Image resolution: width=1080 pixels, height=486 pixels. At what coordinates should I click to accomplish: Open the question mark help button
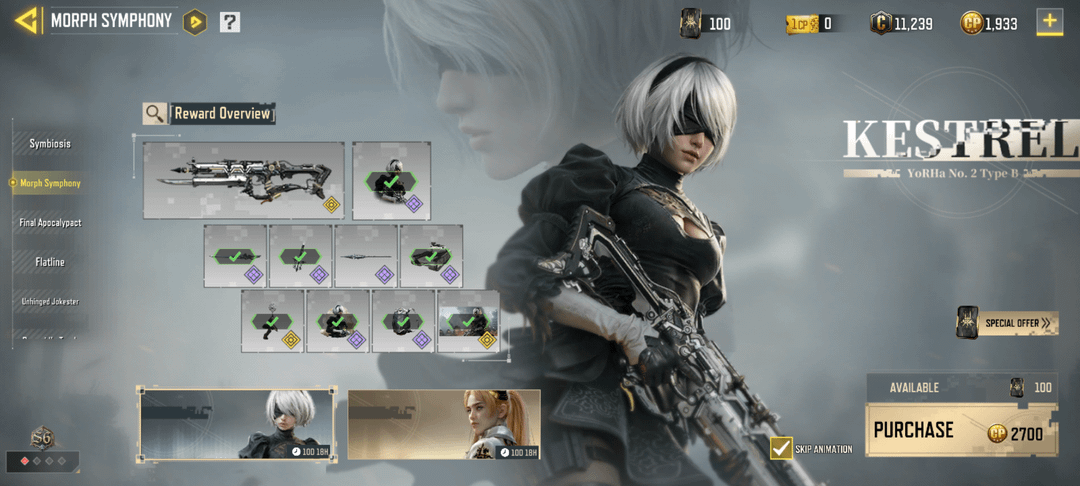click(x=230, y=21)
